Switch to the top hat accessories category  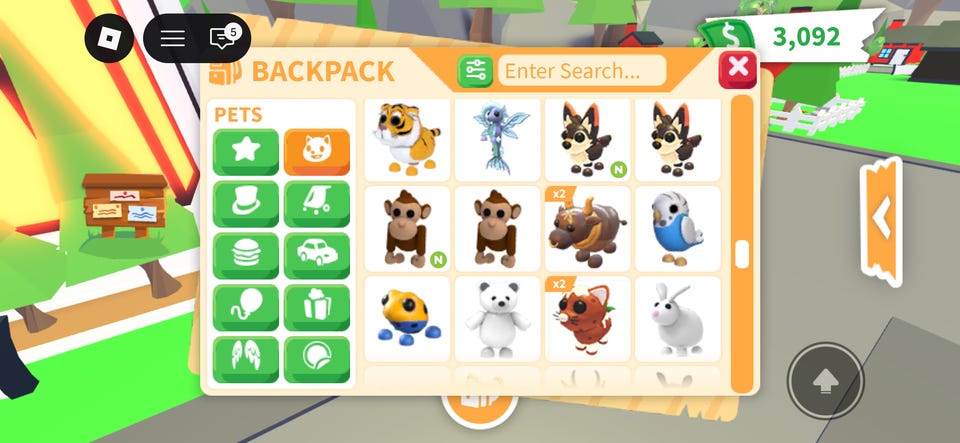pyautogui.click(x=246, y=204)
